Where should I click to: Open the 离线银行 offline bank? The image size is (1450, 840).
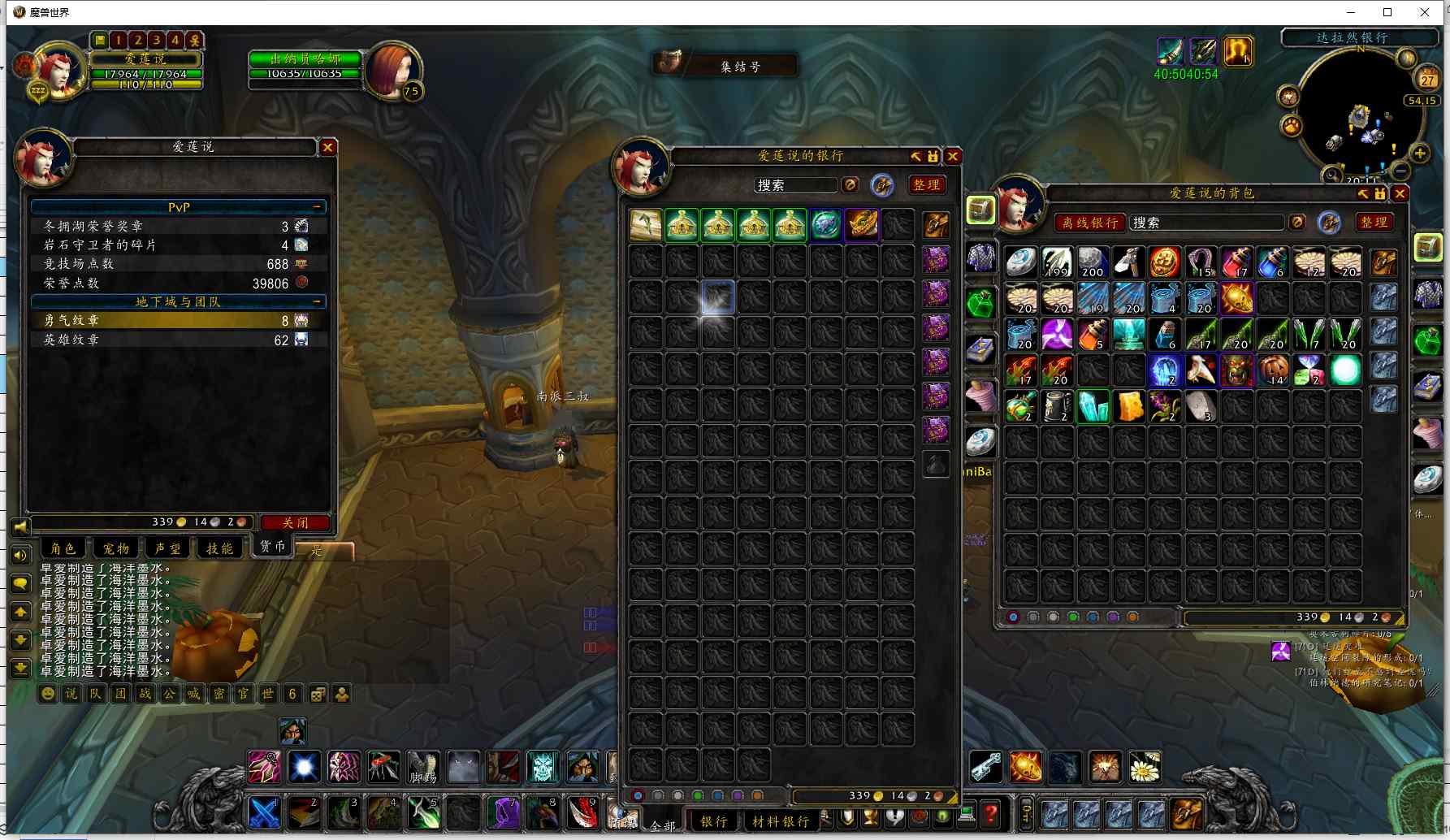coord(1090,223)
